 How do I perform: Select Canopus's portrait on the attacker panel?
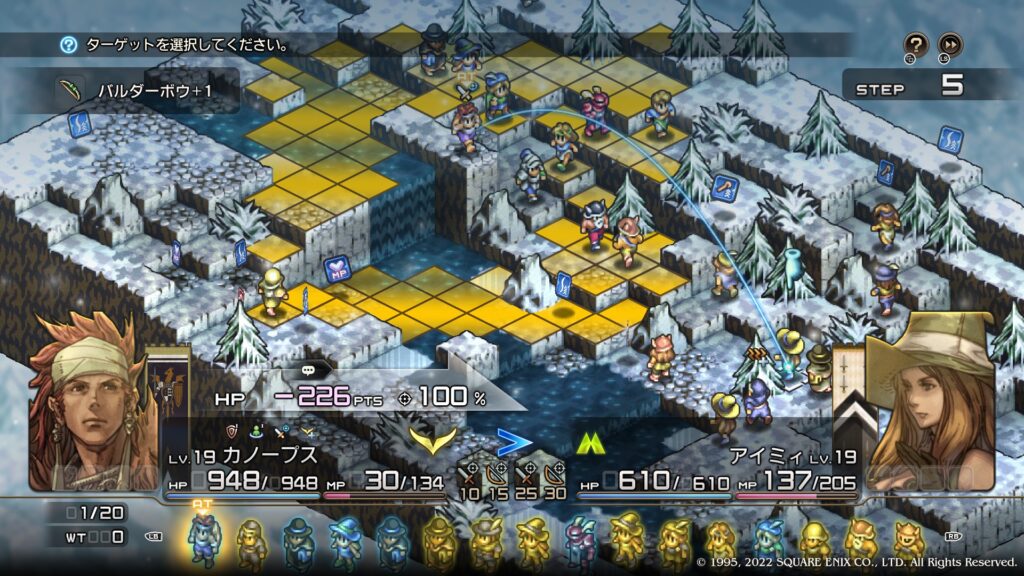(x=82, y=402)
